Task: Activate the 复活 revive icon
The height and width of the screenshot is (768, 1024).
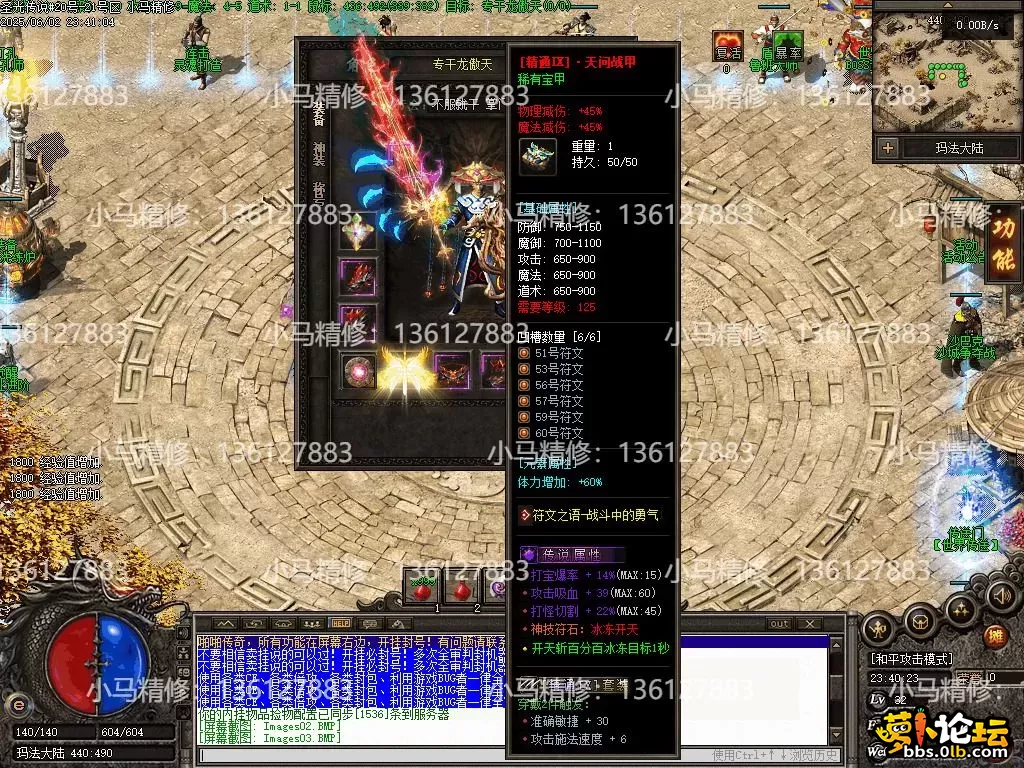Action: click(727, 44)
